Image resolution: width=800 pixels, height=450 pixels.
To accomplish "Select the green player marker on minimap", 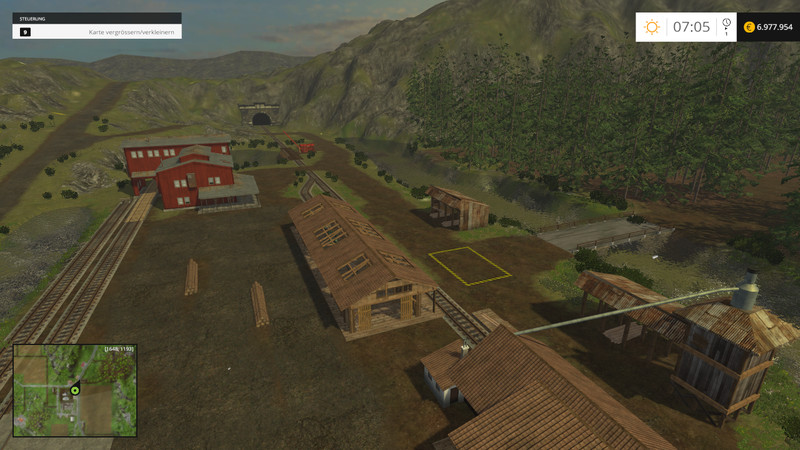I will (74, 388).
